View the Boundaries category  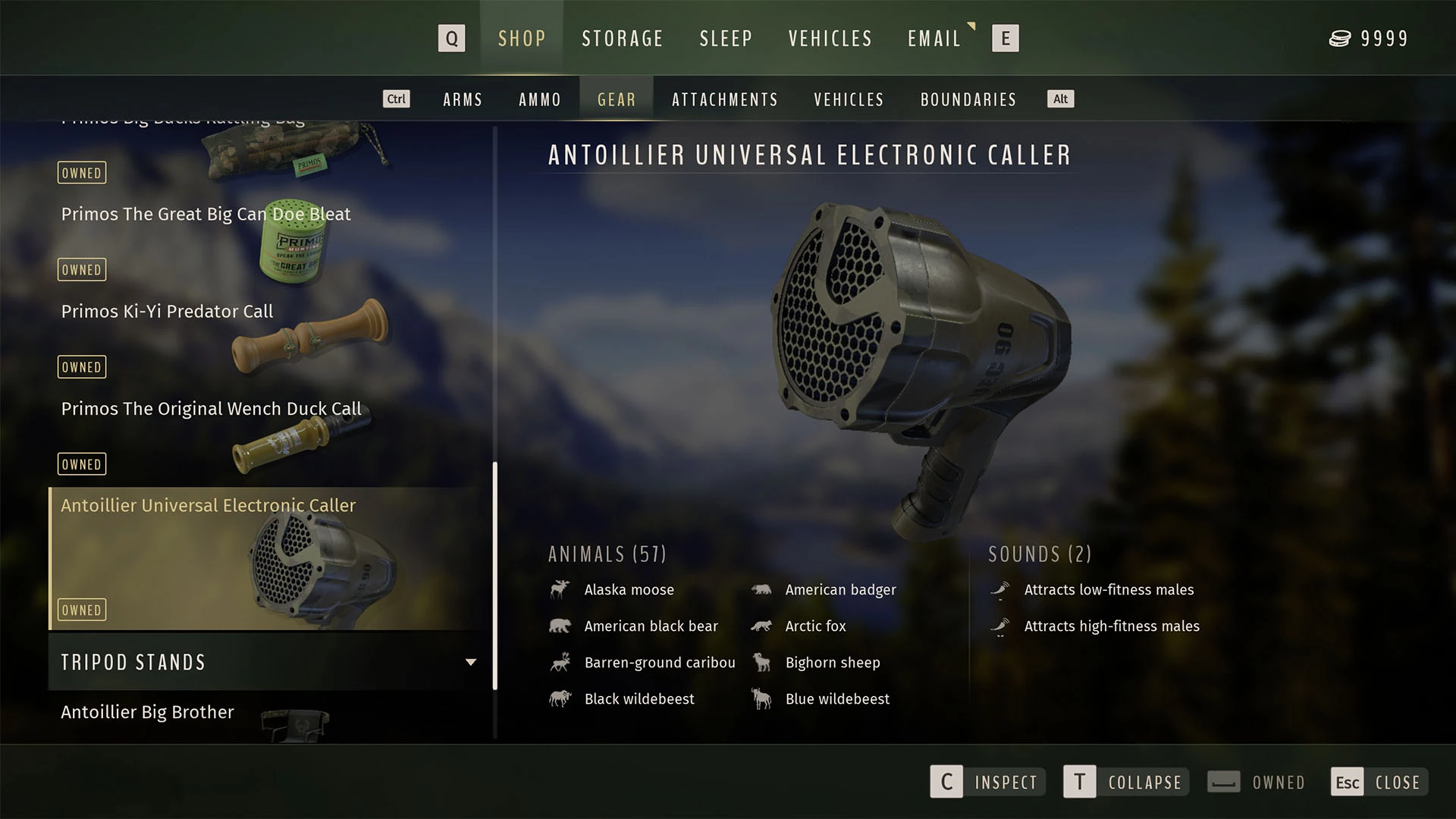coord(968,99)
